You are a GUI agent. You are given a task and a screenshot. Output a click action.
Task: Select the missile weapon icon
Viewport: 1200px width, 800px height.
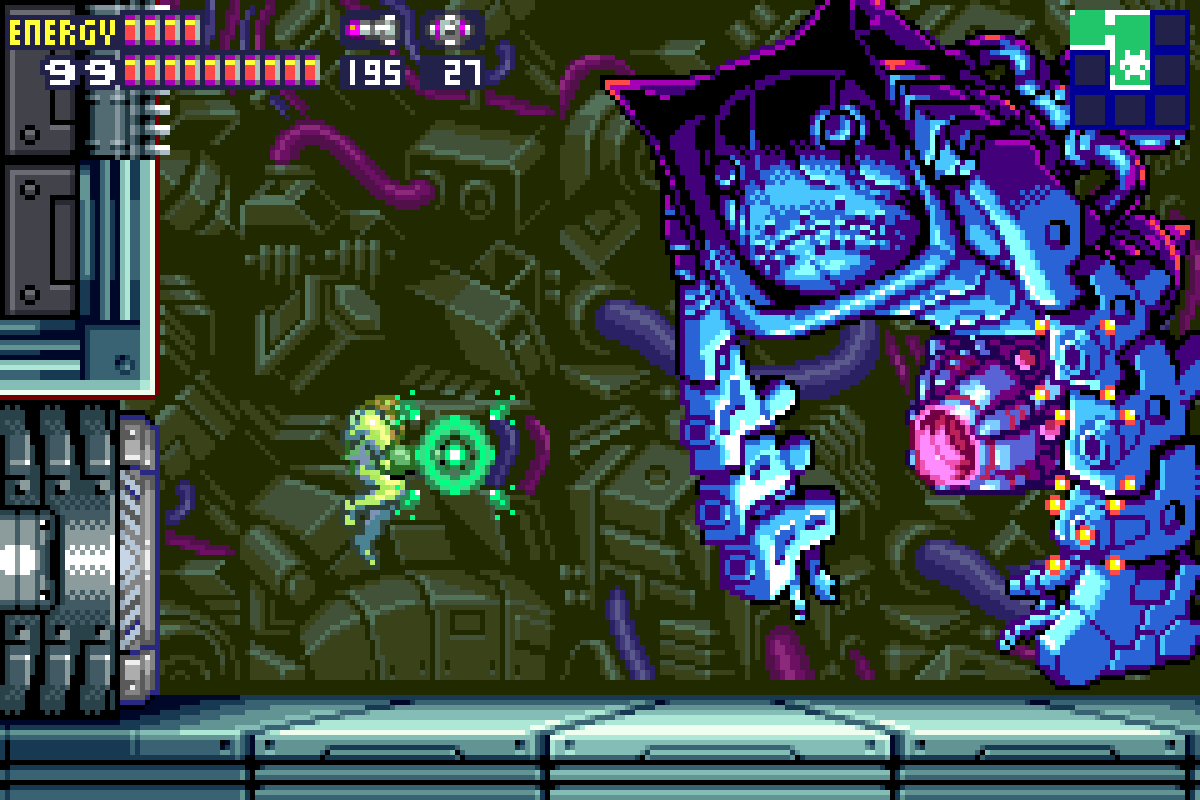[371, 30]
